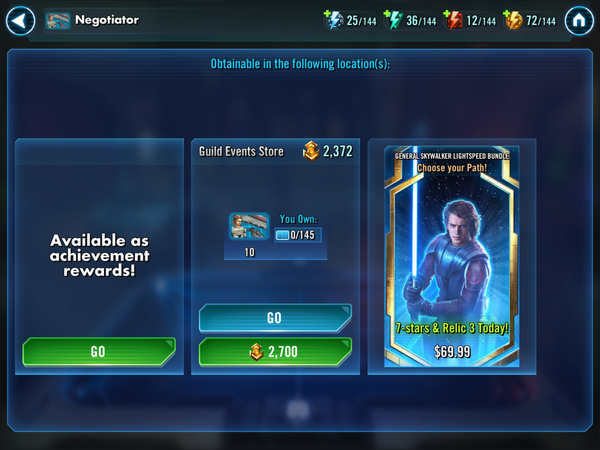This screenshot has width=600, height=450.
Task: Open the Guild Events Store via GO
Action: tap(275, 318)
